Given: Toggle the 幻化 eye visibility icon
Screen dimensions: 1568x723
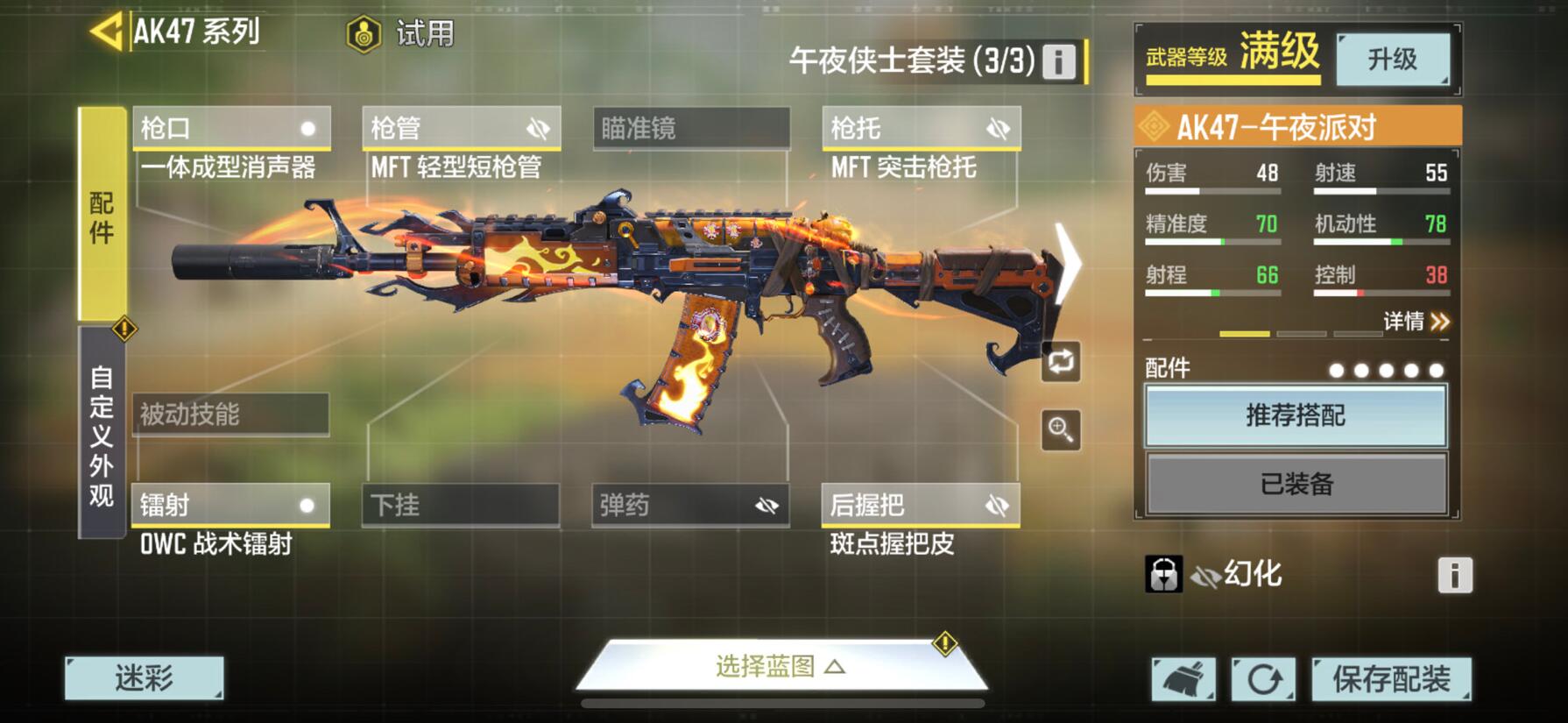Looking at the screenshot, I should 1207,574.
